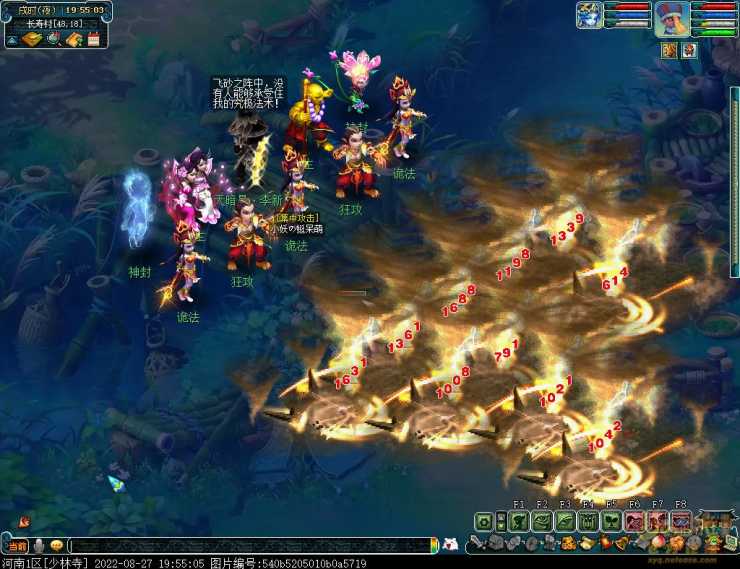Activate the F2 hotkey skill slot
The image size is (740, 569).
pos(541,521)
